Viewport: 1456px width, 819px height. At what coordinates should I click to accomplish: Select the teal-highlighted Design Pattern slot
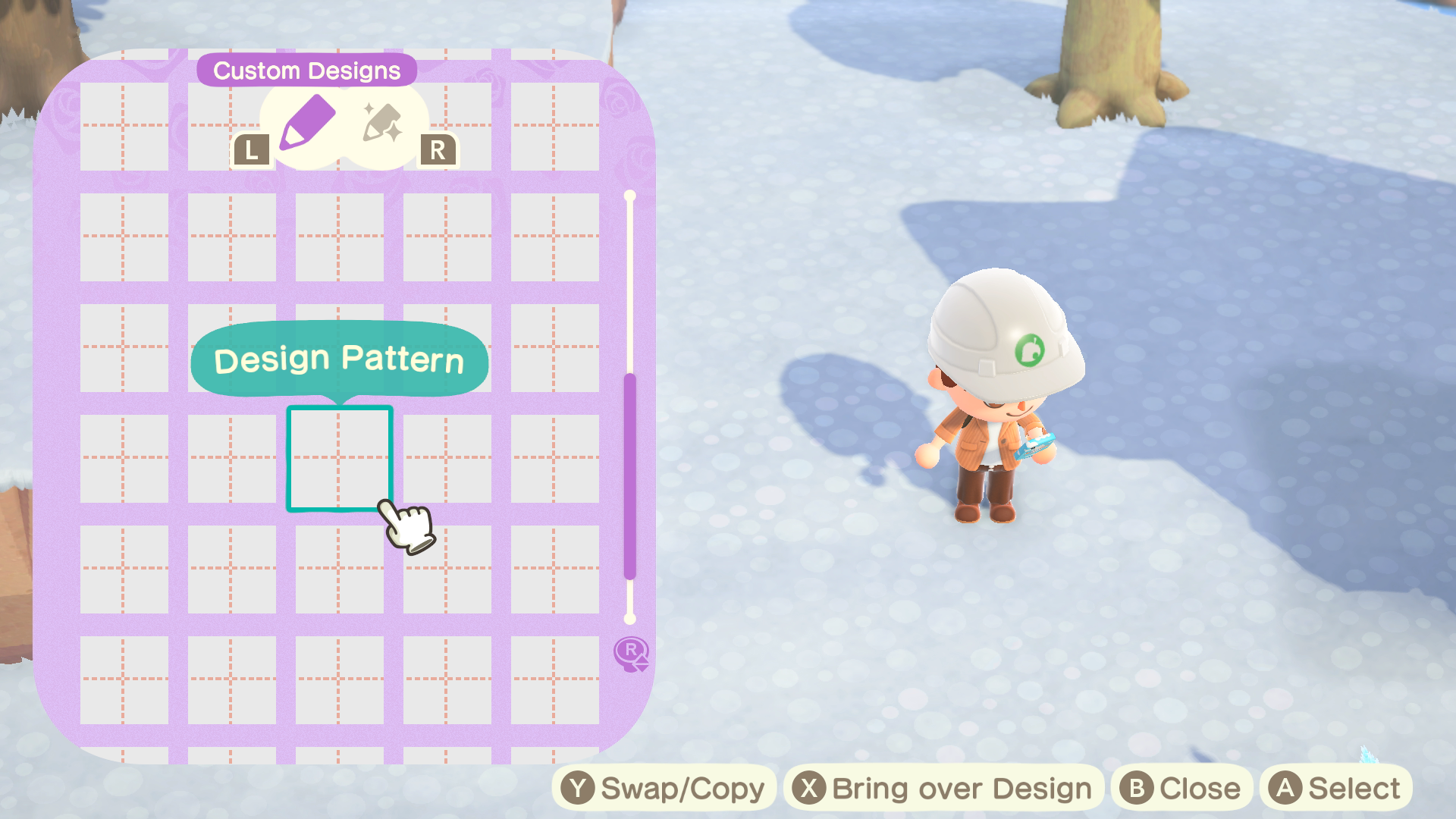(339, 458)
